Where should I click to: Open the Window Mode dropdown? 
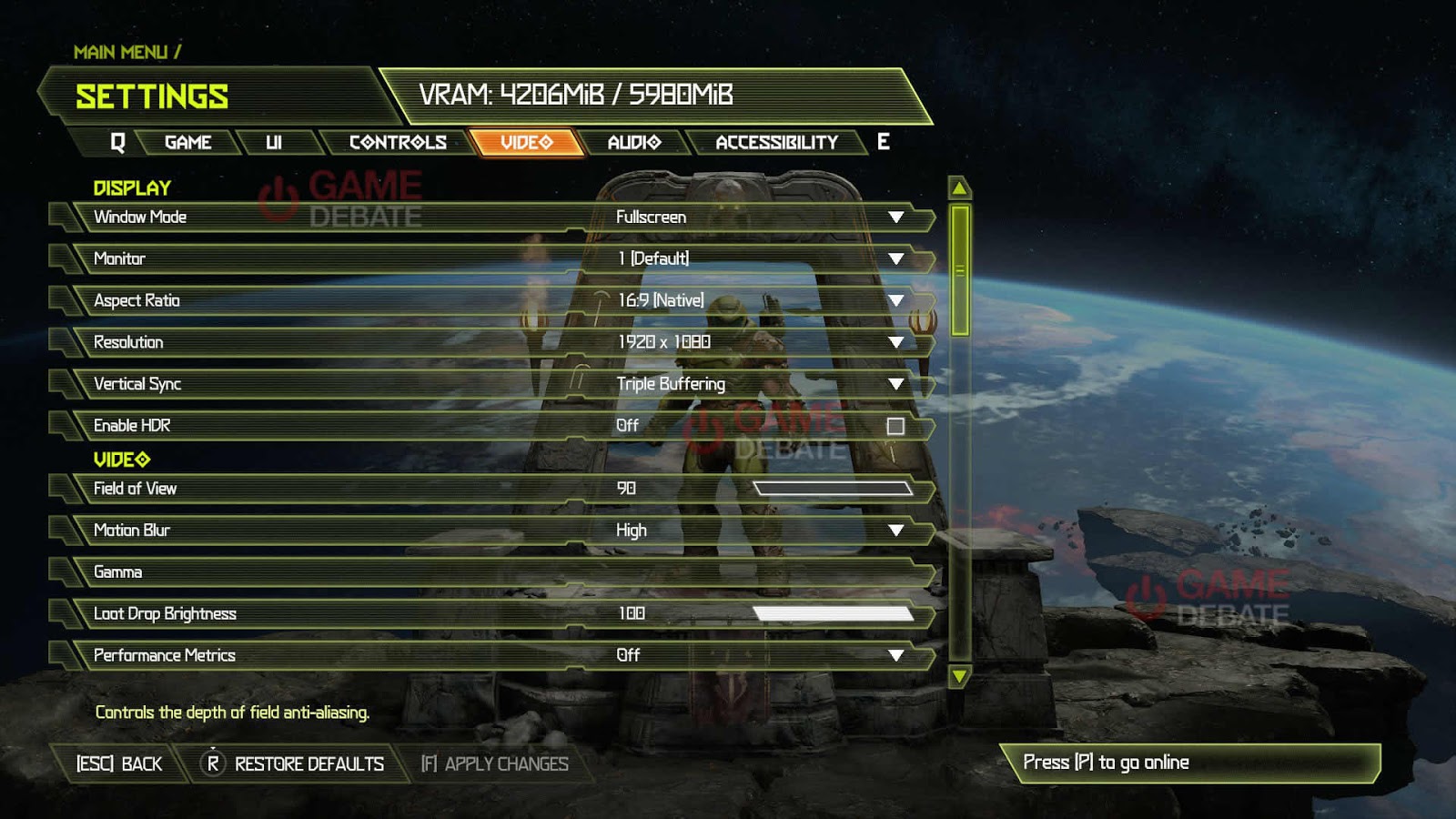897,217
